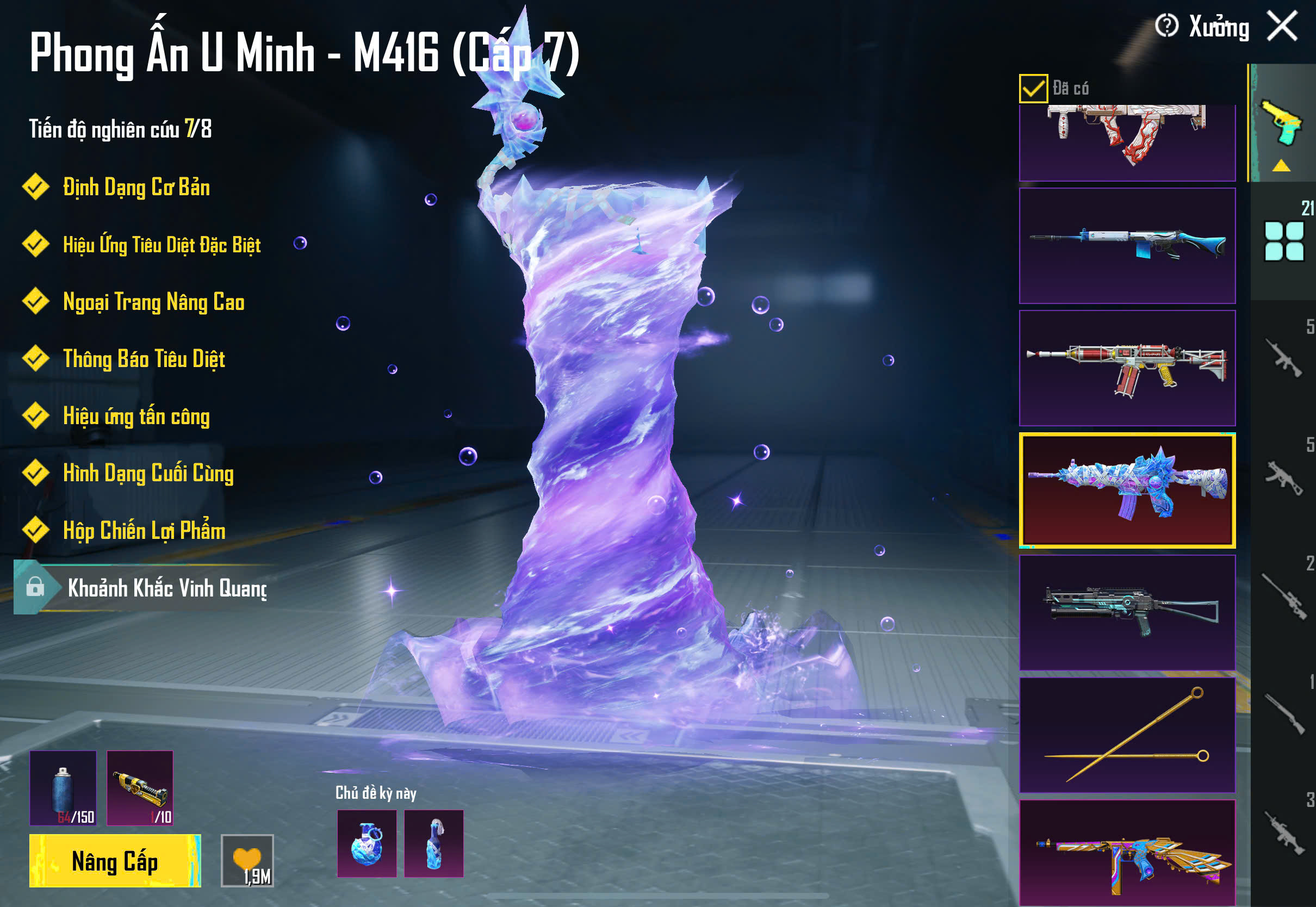The width and height of the screenshot is (1316, 907).
Task: Switch to the four-squares all-category tab
Action: coord(1283,241)
